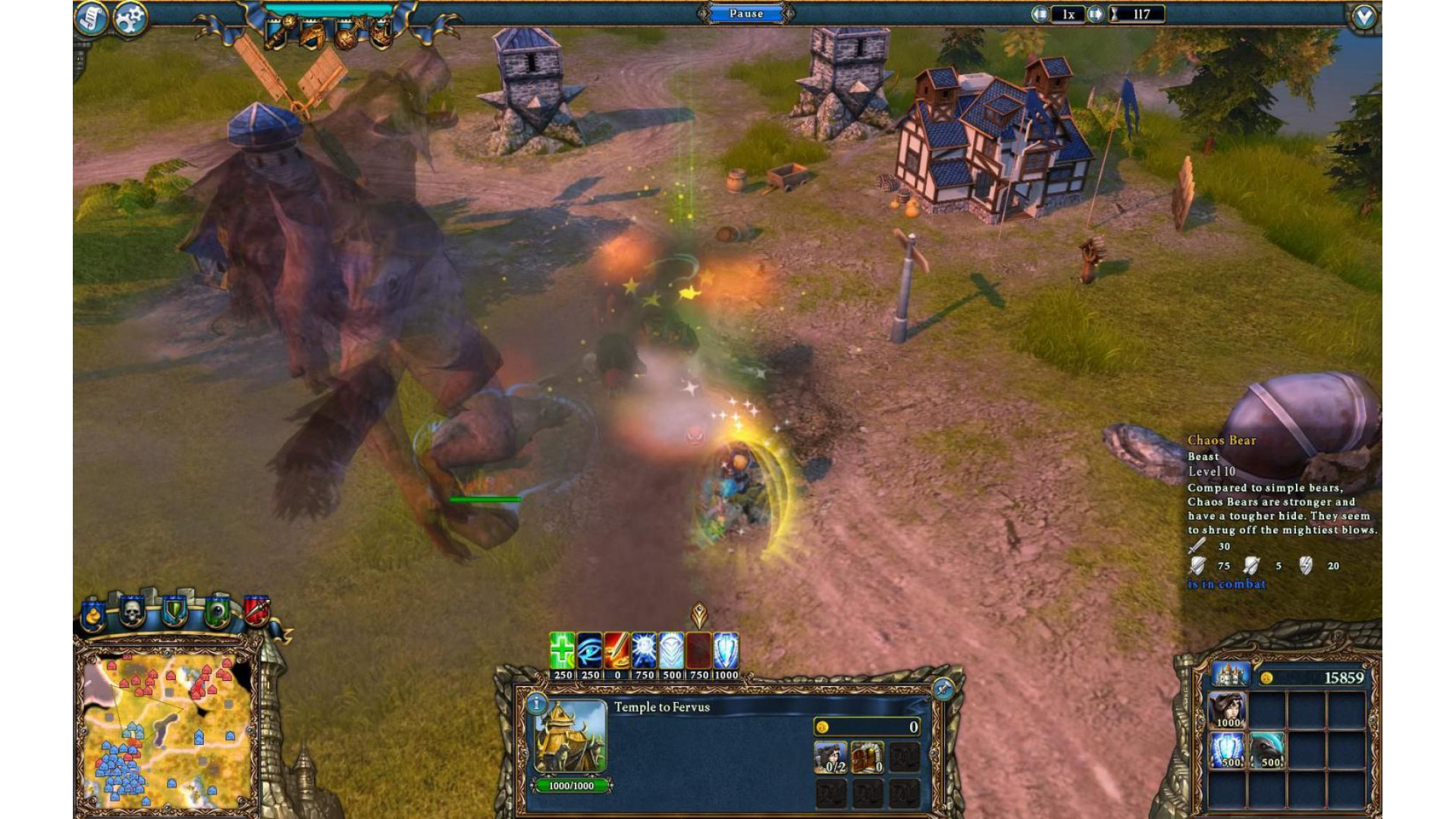Toggle the pin on the building panel

pyautogui.click(x=943, y=689)
